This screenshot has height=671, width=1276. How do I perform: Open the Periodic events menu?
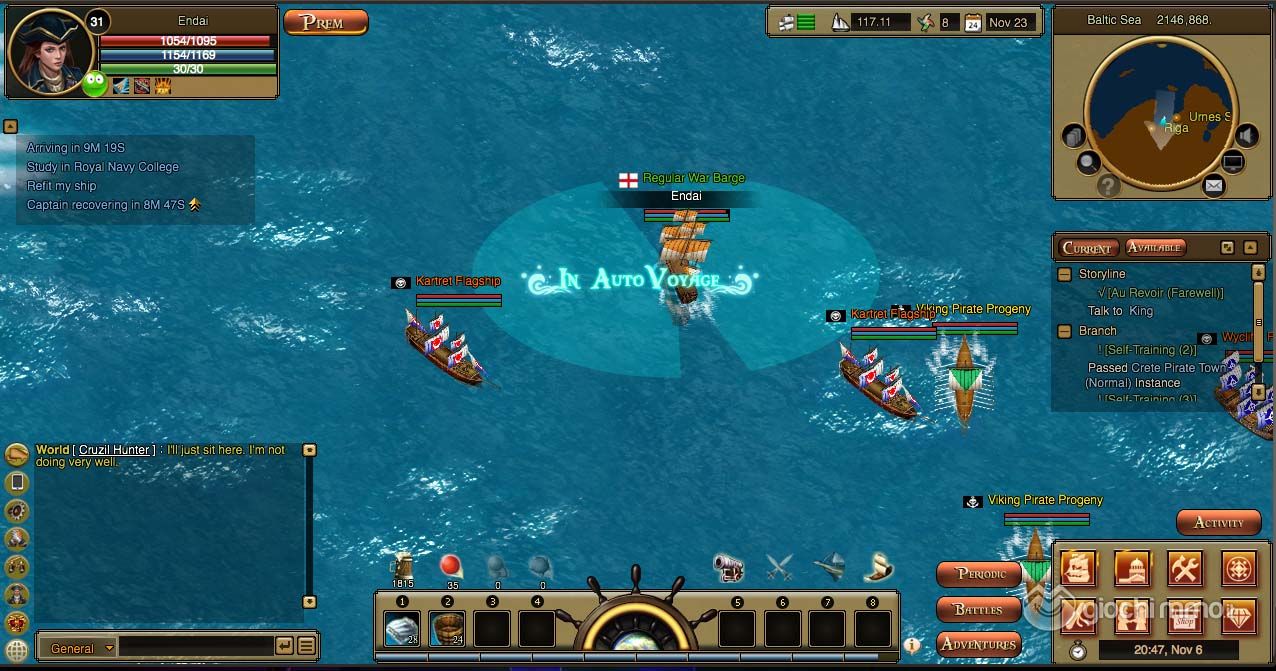980,574
